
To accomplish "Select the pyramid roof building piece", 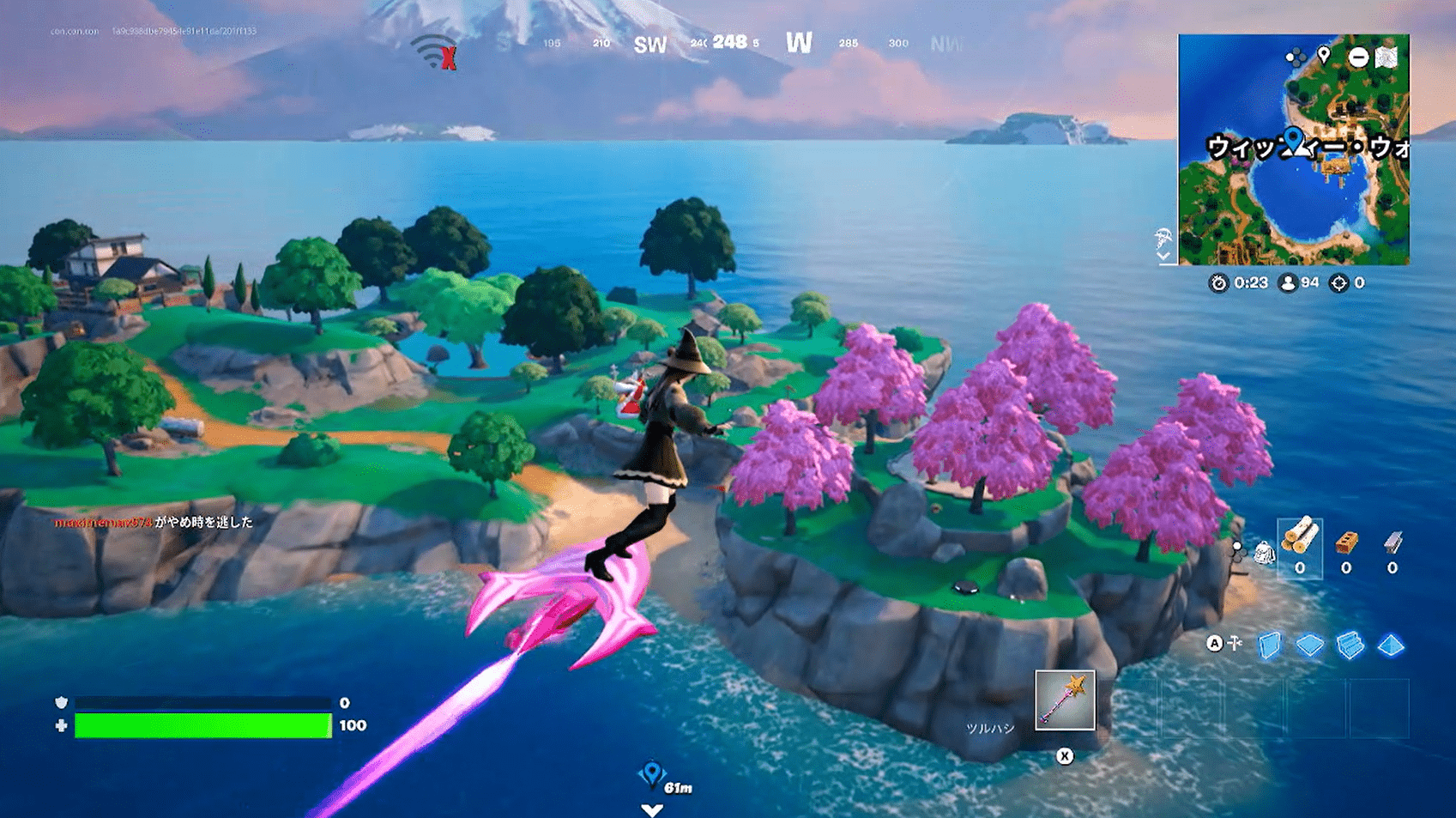I will (x=1390, y=645).
